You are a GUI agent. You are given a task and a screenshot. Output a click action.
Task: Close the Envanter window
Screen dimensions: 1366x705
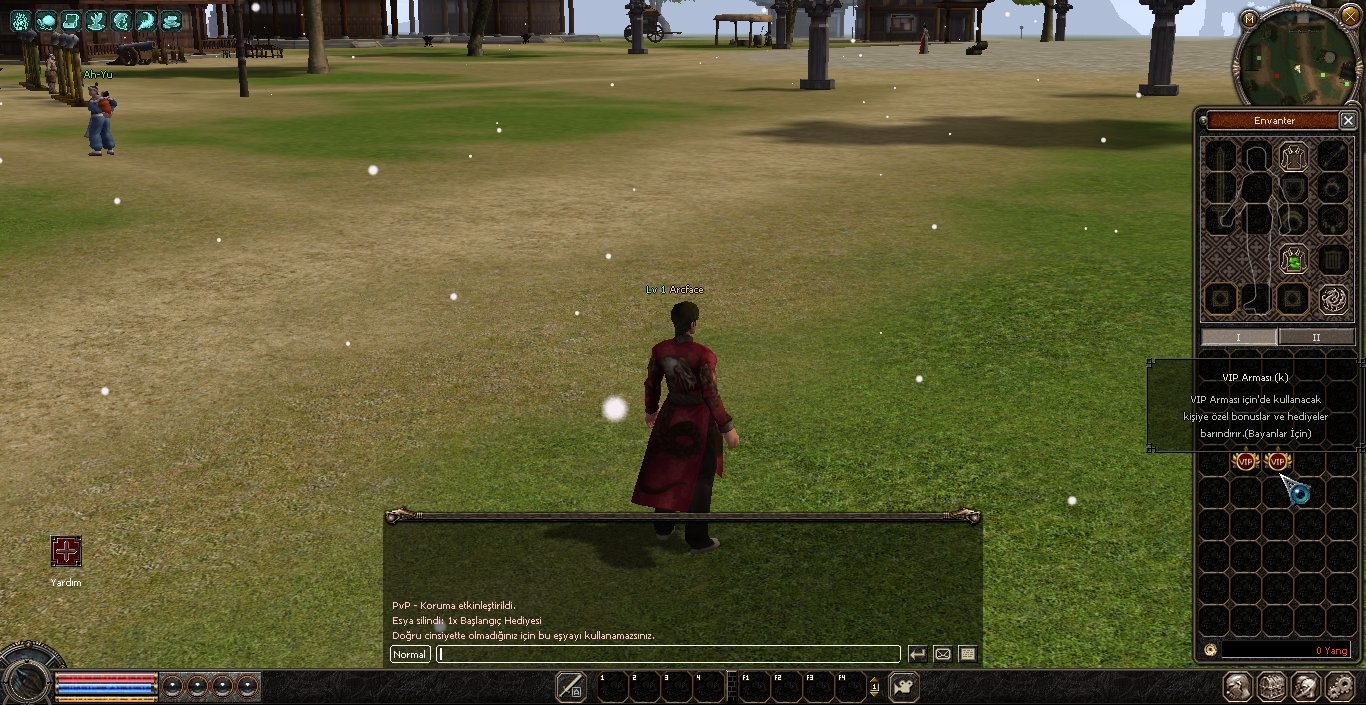[x=1348, y=120]
